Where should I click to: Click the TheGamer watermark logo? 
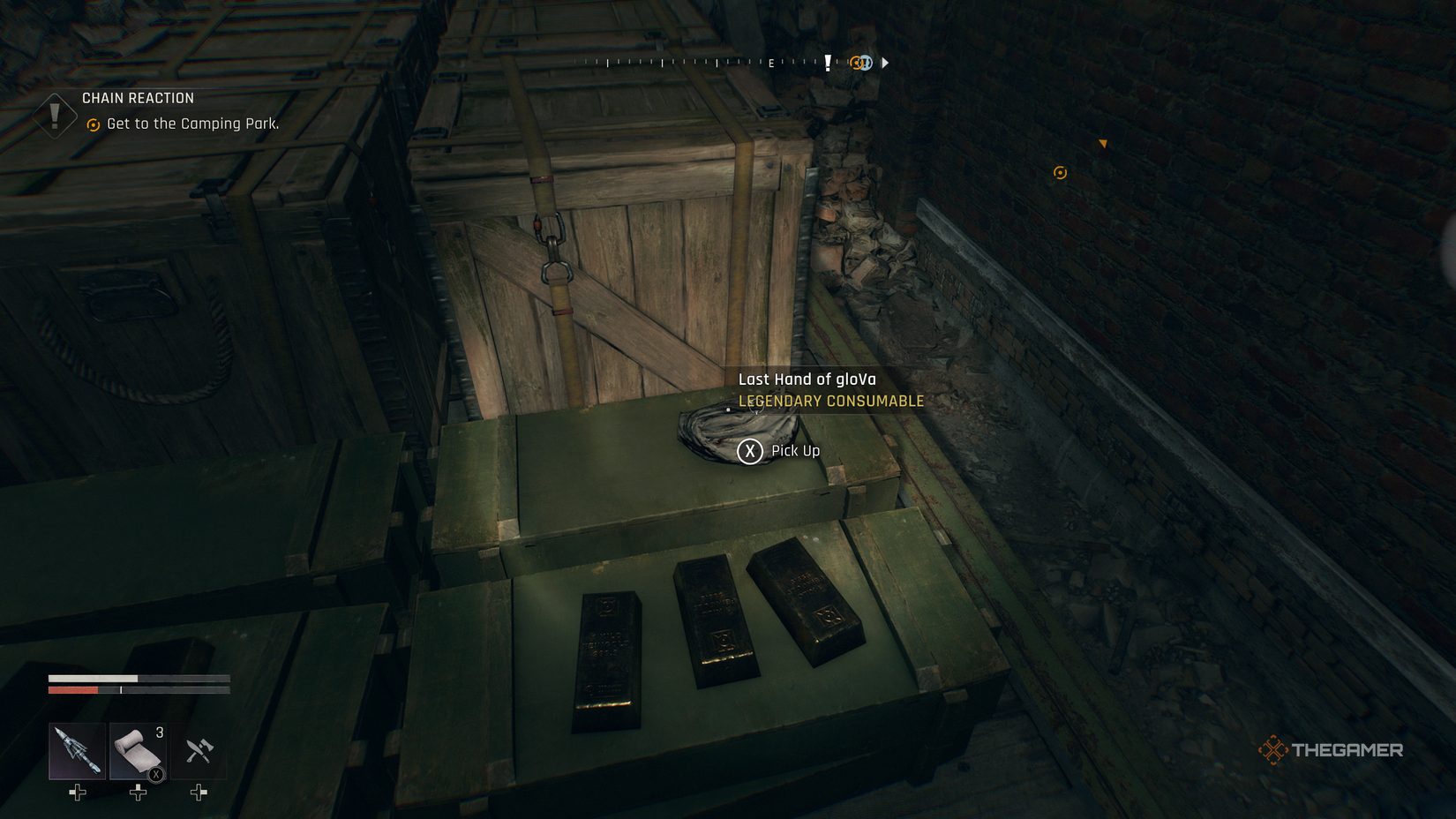pos(1332,750)
